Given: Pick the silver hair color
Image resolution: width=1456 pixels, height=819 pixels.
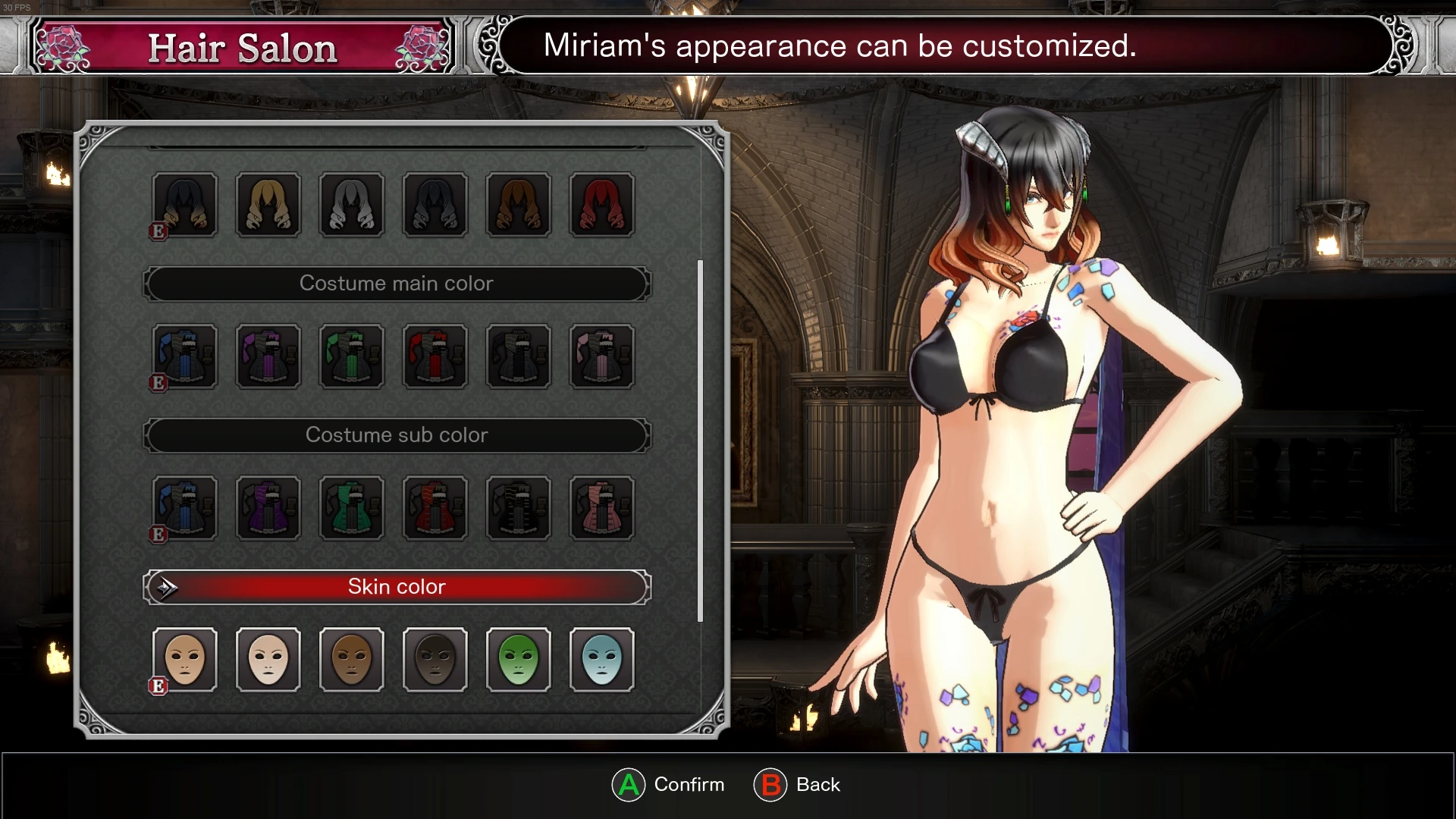Looking at the screenshot, I should [352, 205].
